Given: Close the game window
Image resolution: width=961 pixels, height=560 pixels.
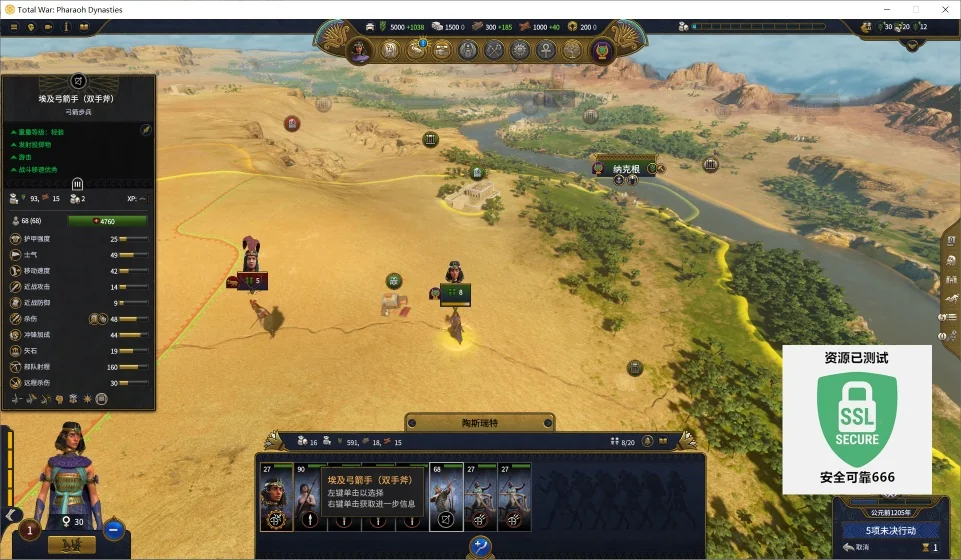Looking at the screenshot, I should pyautogui.click(x=943, y=9).
